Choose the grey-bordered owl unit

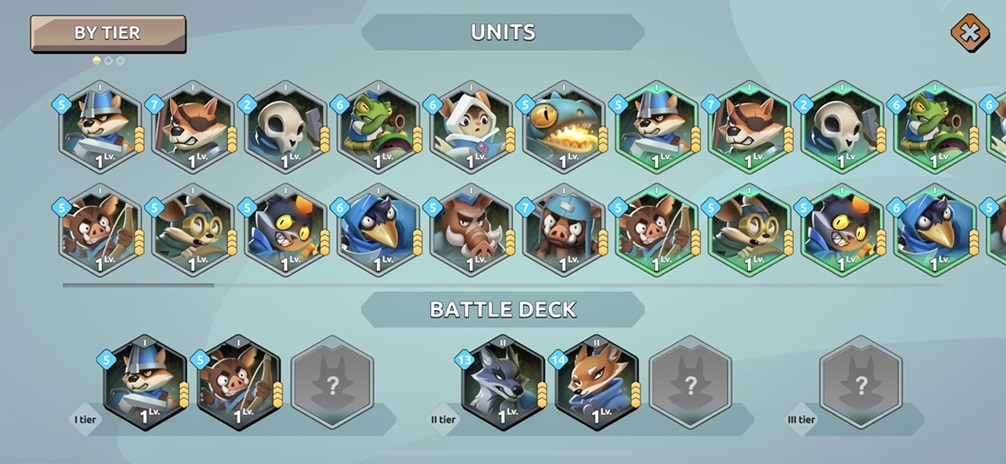click(193, 231)
